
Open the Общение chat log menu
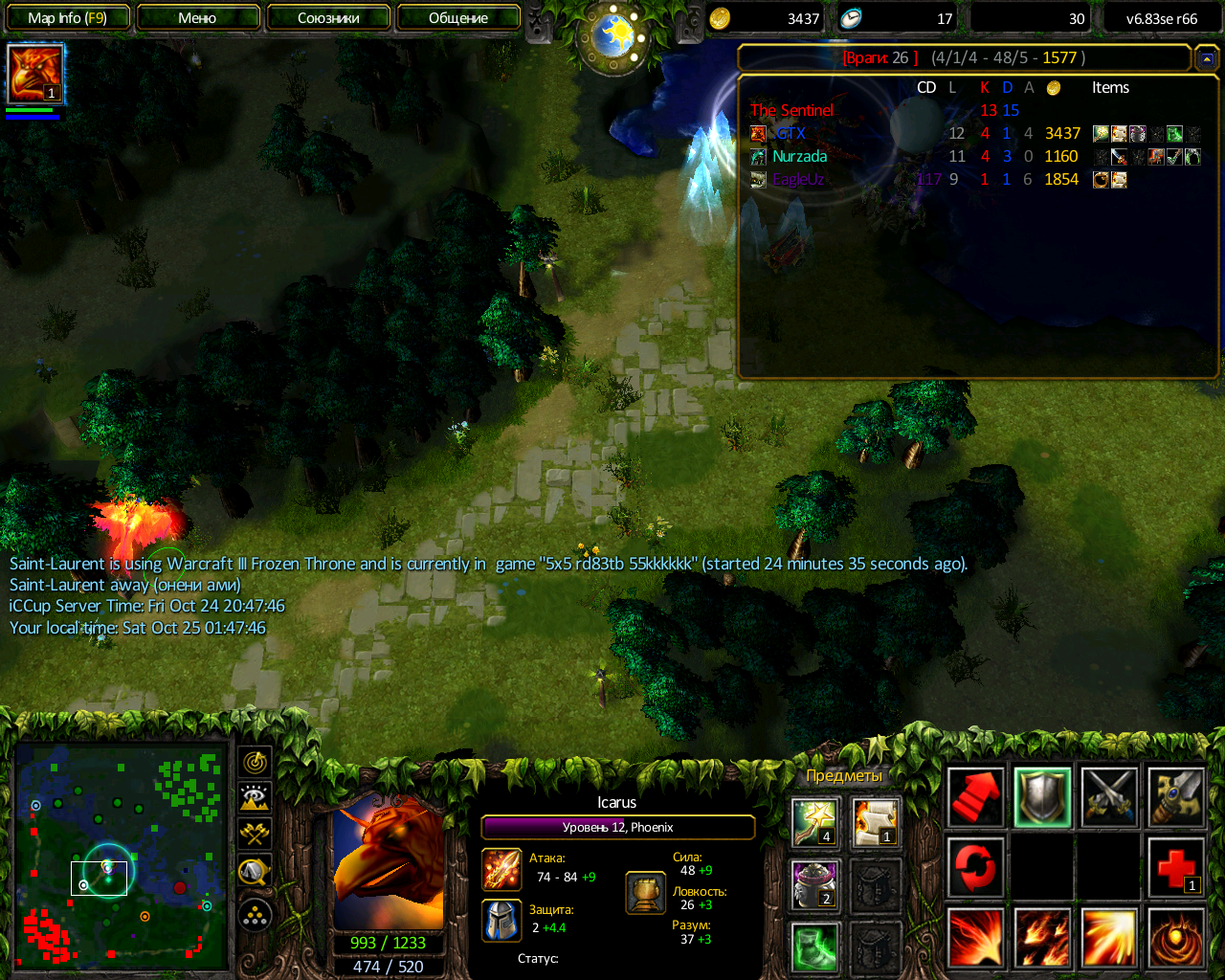pos(458,17)
